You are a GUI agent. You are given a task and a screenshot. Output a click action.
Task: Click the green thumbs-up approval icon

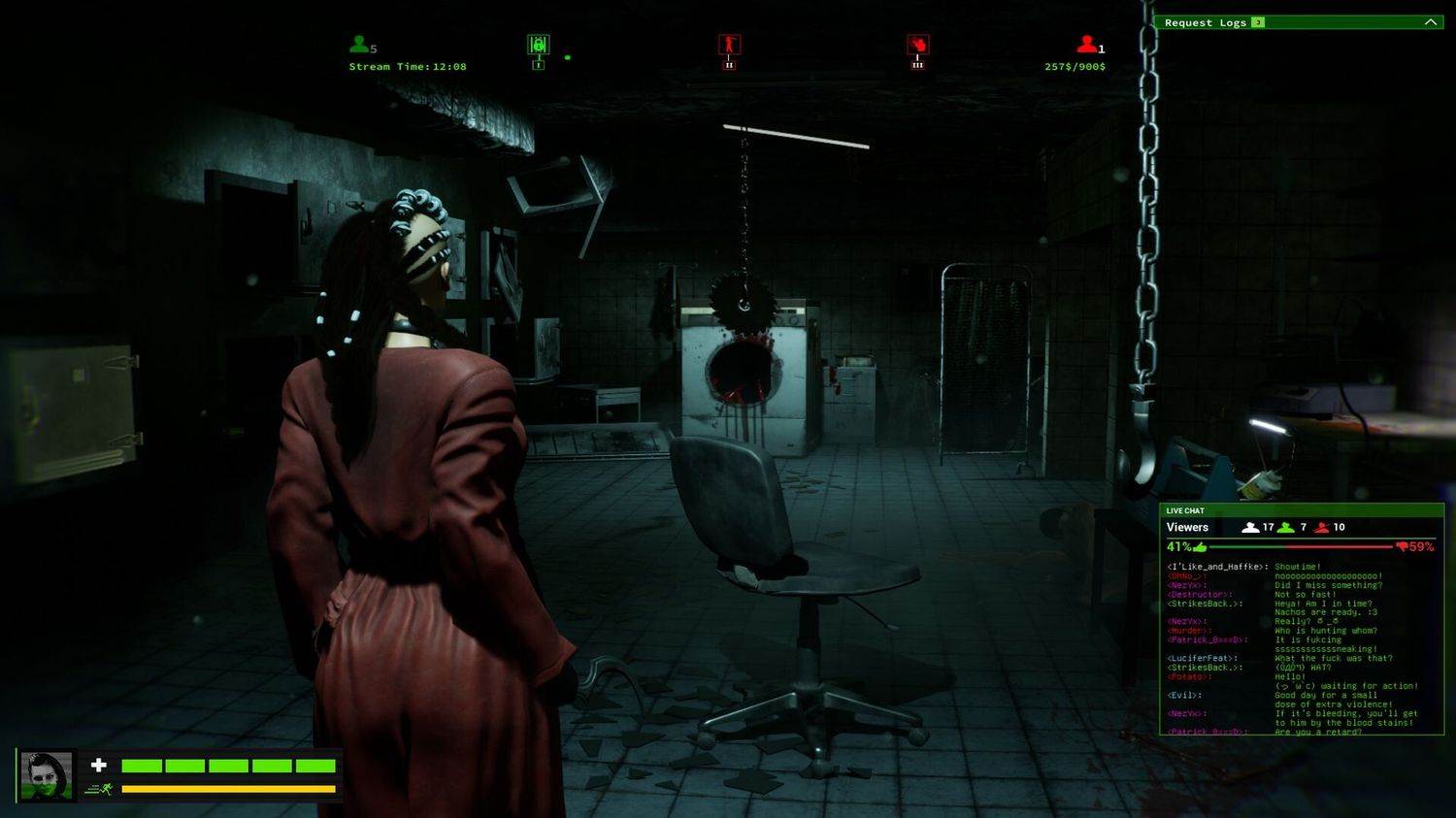pos(1201,547)
